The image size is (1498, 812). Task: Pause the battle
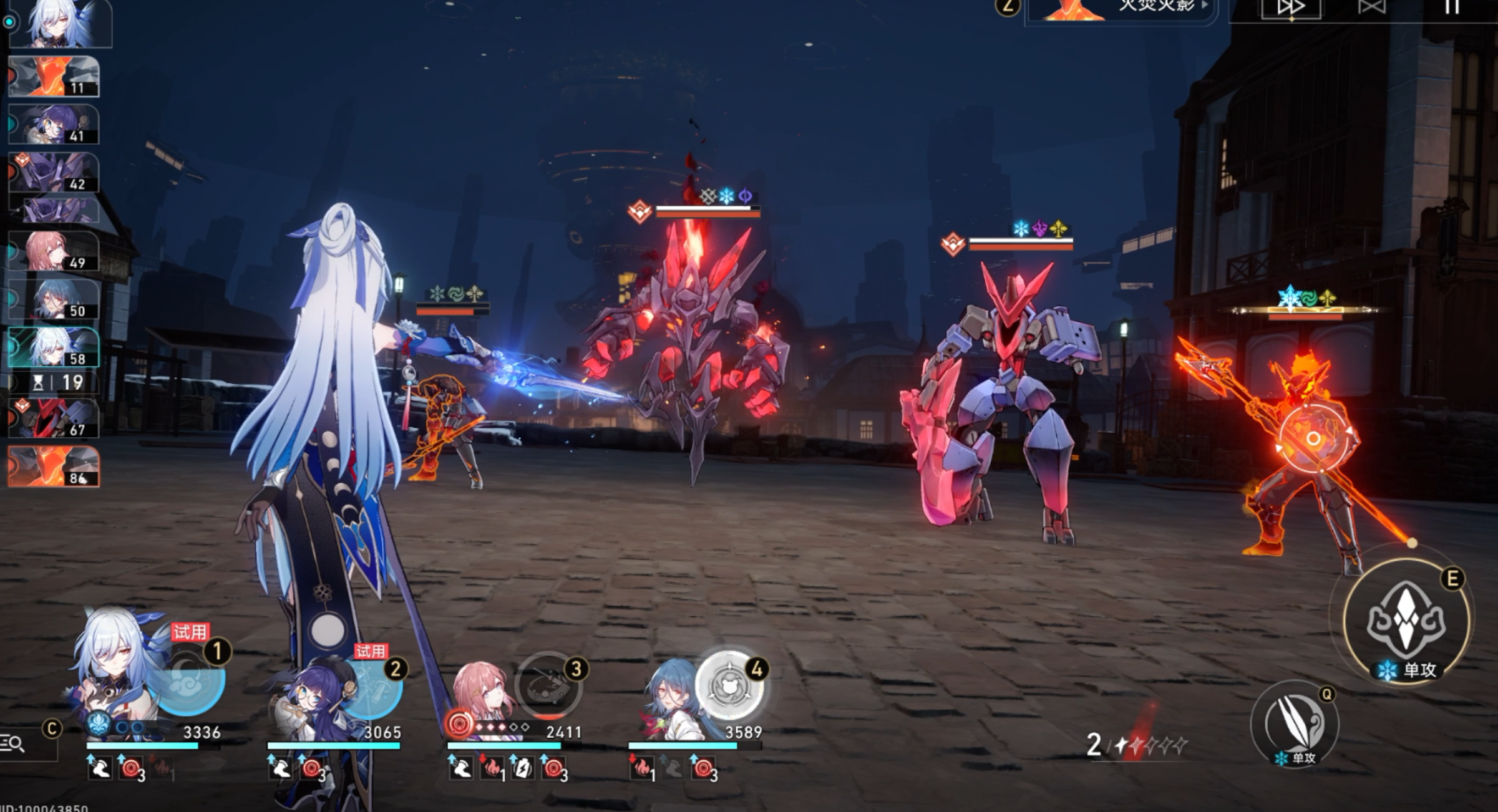(1452, 7)
